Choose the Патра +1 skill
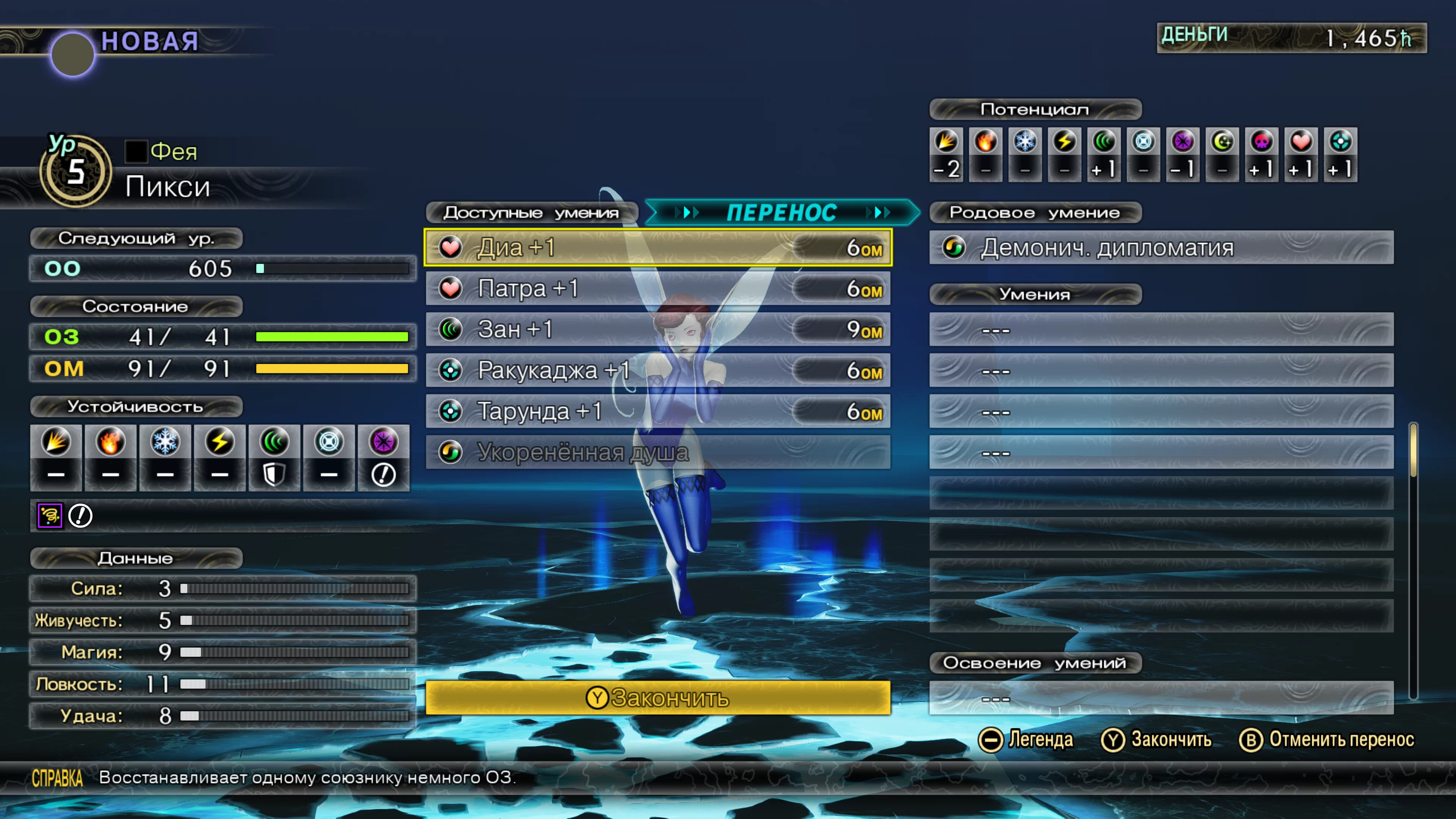This screenshot has width=1456, height=819. (657, 289)
